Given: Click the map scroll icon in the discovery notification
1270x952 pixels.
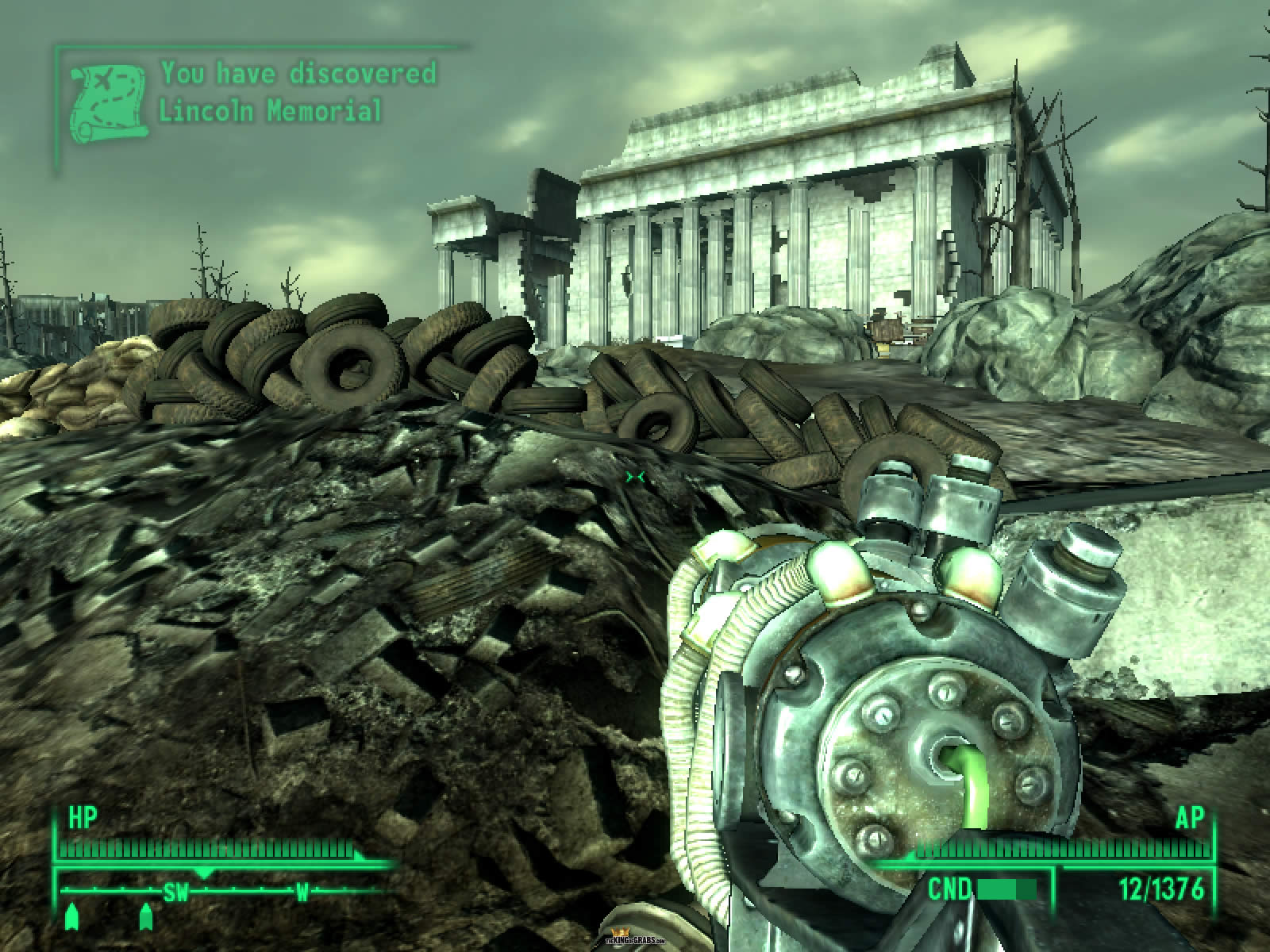Looking at the screenshot, I should click(108, 104).
